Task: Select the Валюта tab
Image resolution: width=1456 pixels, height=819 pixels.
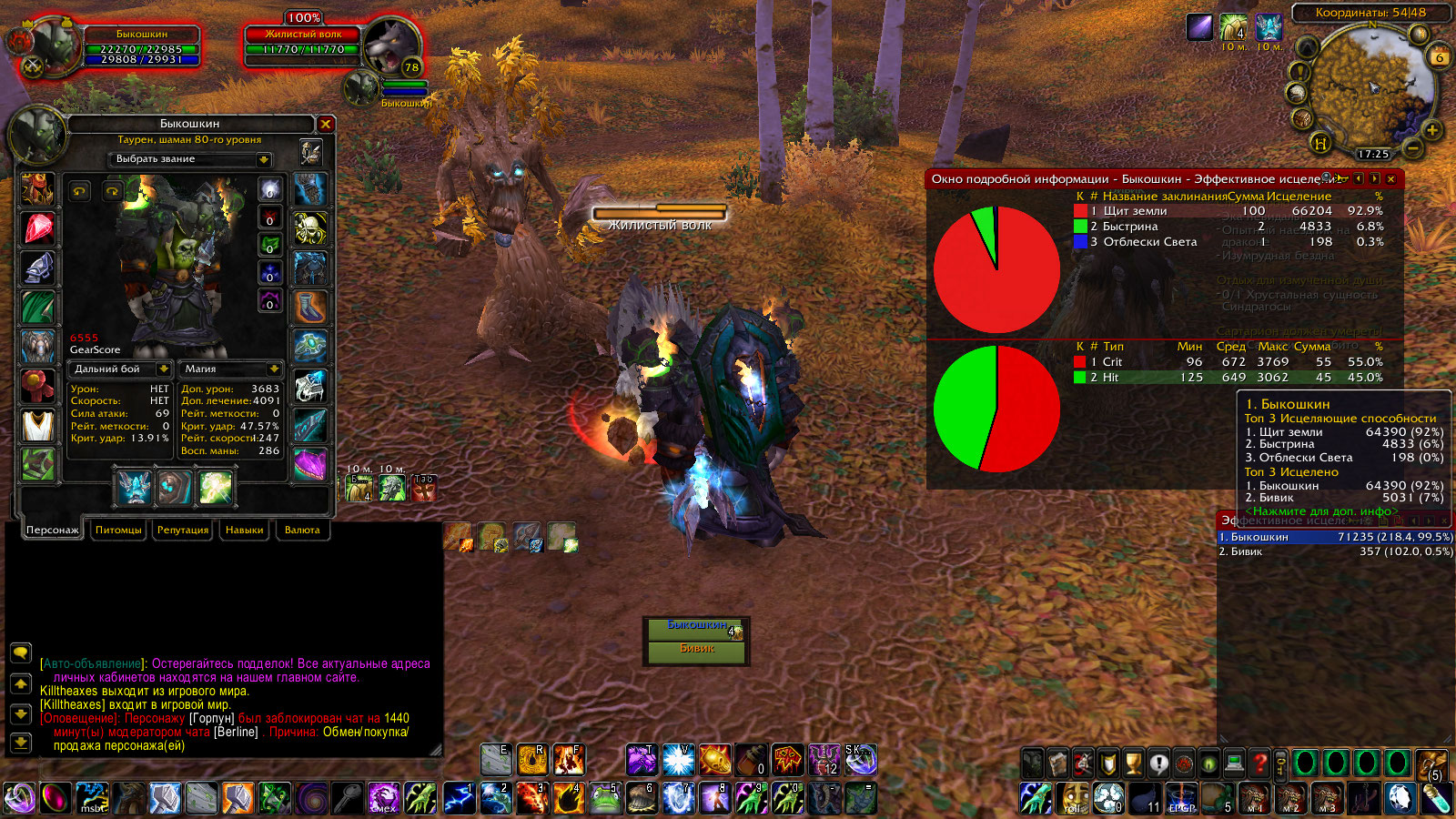Action: click(302, 530)
